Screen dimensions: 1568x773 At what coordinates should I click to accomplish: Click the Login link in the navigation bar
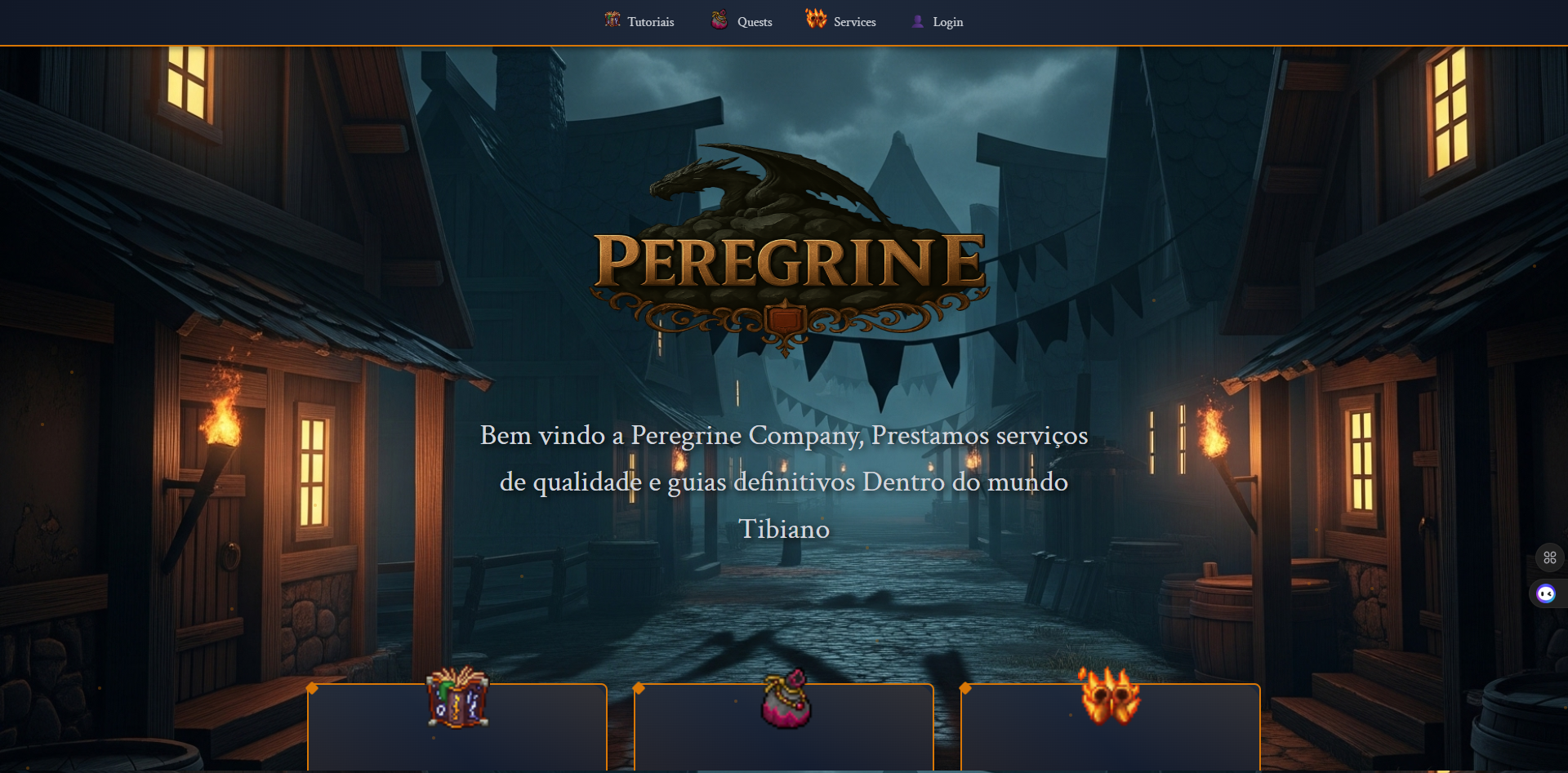947,22
